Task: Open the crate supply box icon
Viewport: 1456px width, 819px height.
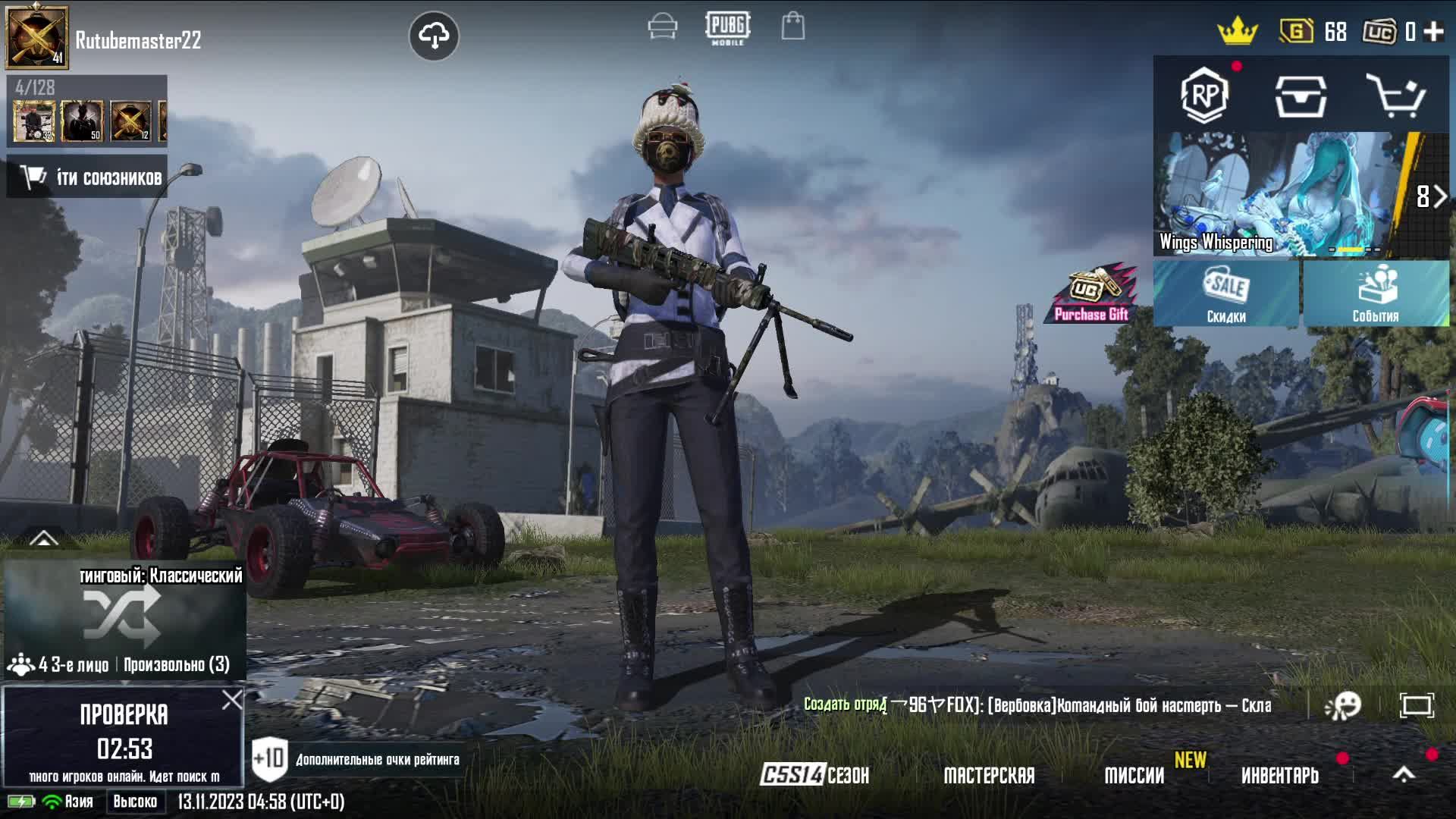Action: 1300,96
